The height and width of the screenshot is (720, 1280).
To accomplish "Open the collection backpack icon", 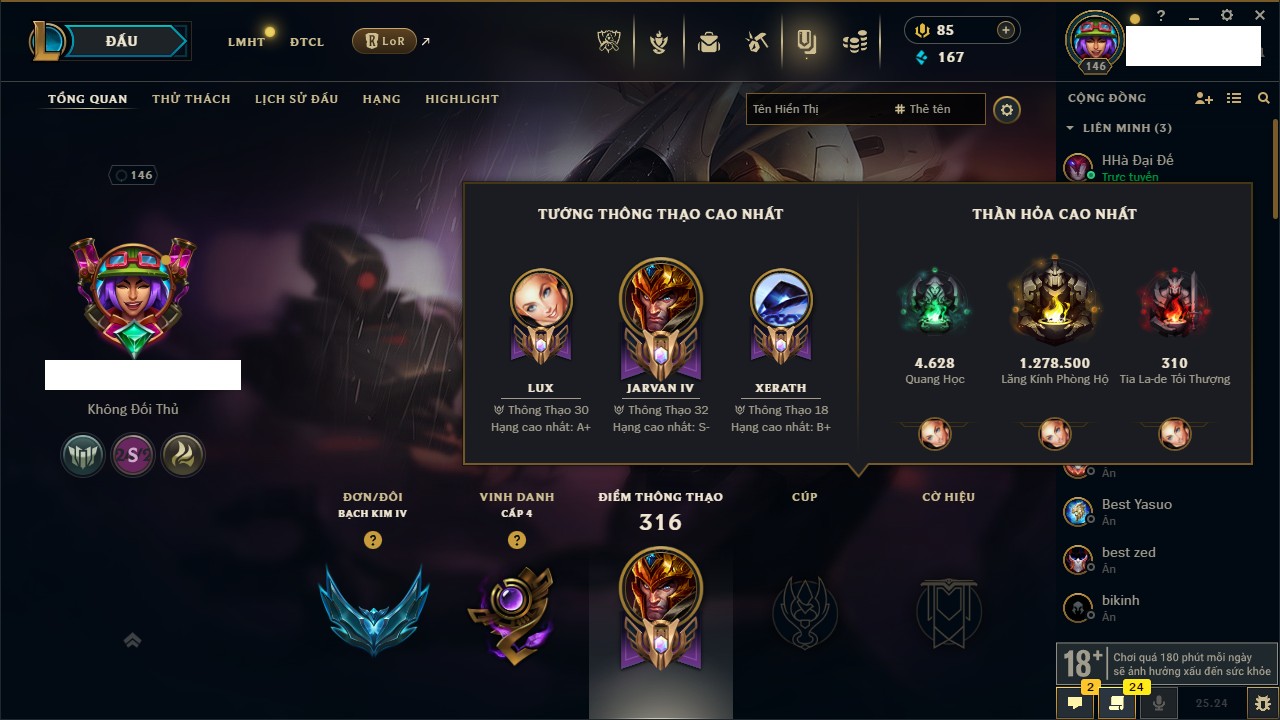I will (709, 42).
